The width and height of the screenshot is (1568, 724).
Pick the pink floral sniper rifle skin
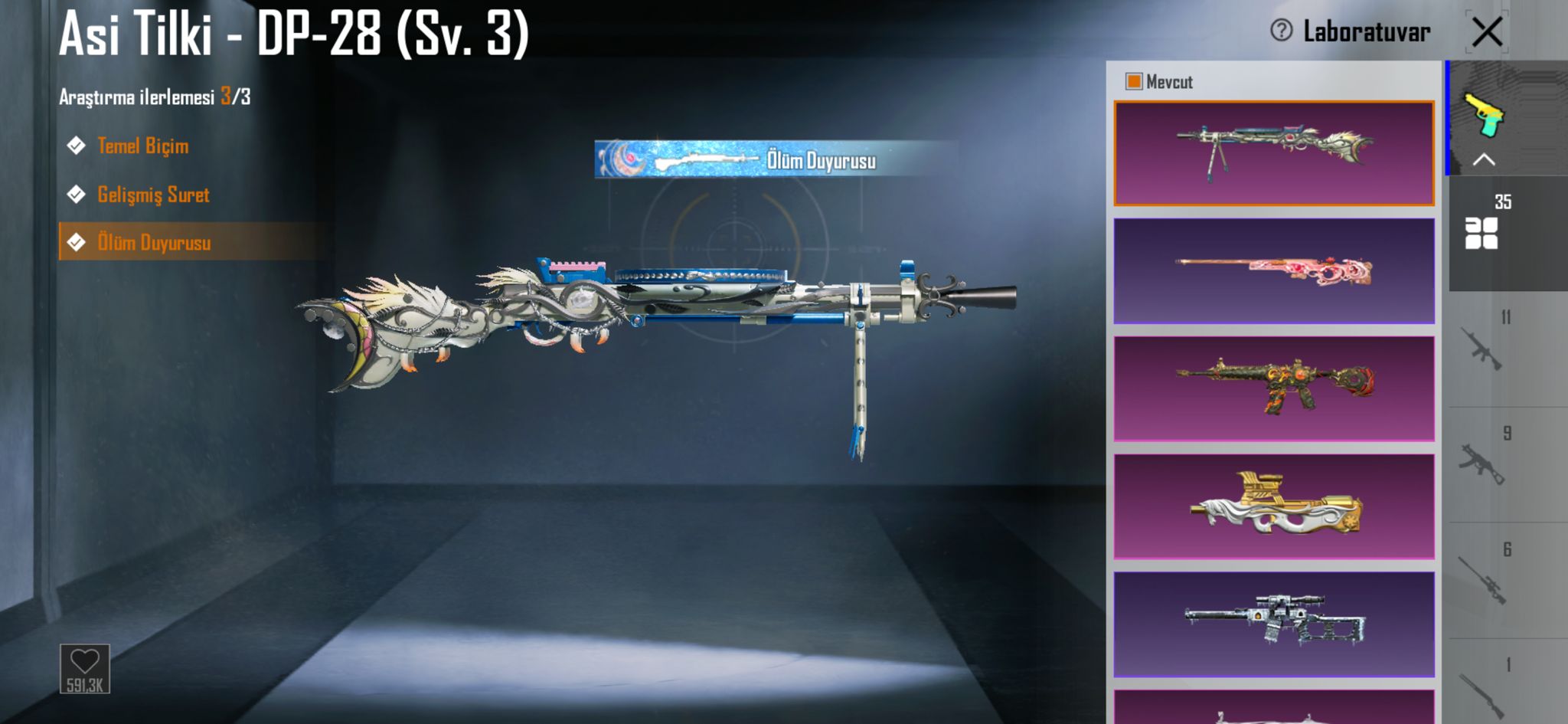[1274, 270]
